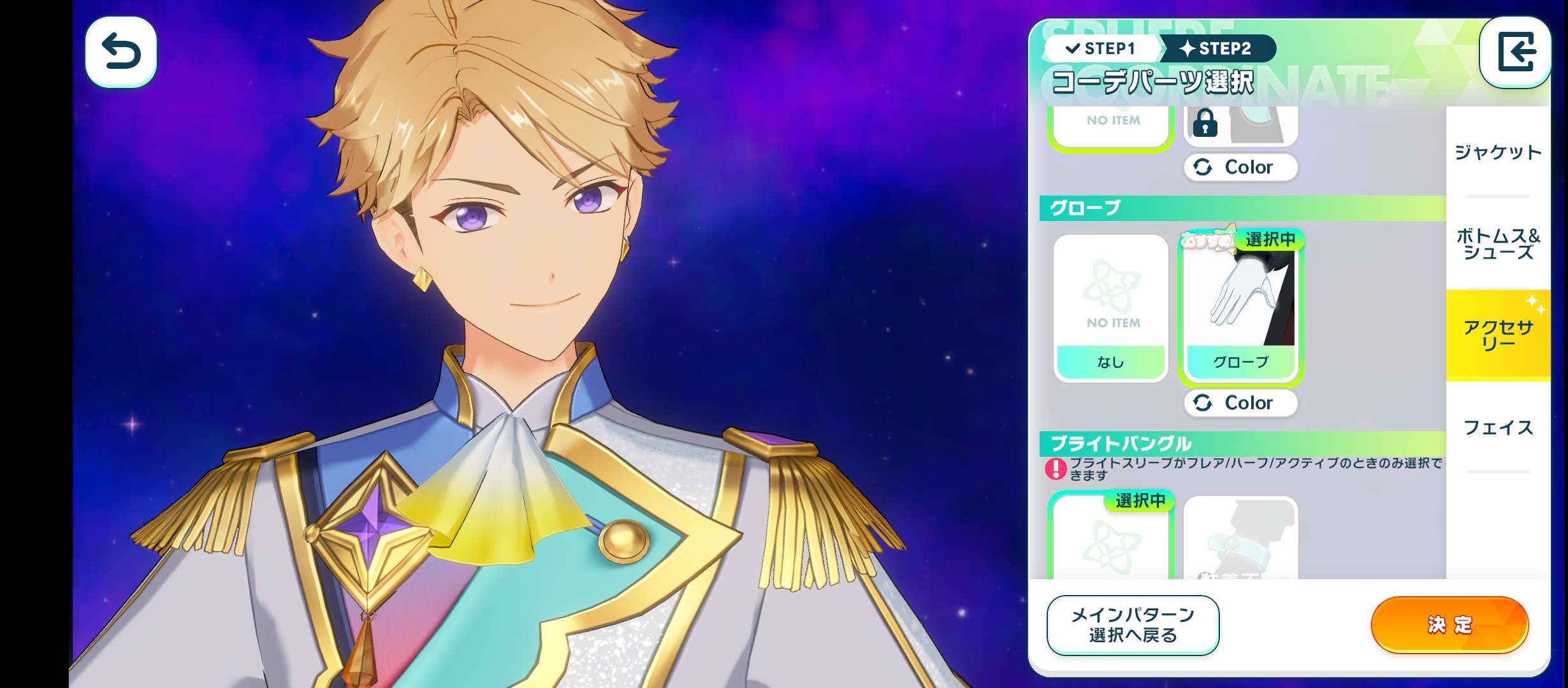Choose the bright bangle item thumbnail
Image resolution: width=1568 pixels, height=688 pixels.
click(x=1240, y=539)
